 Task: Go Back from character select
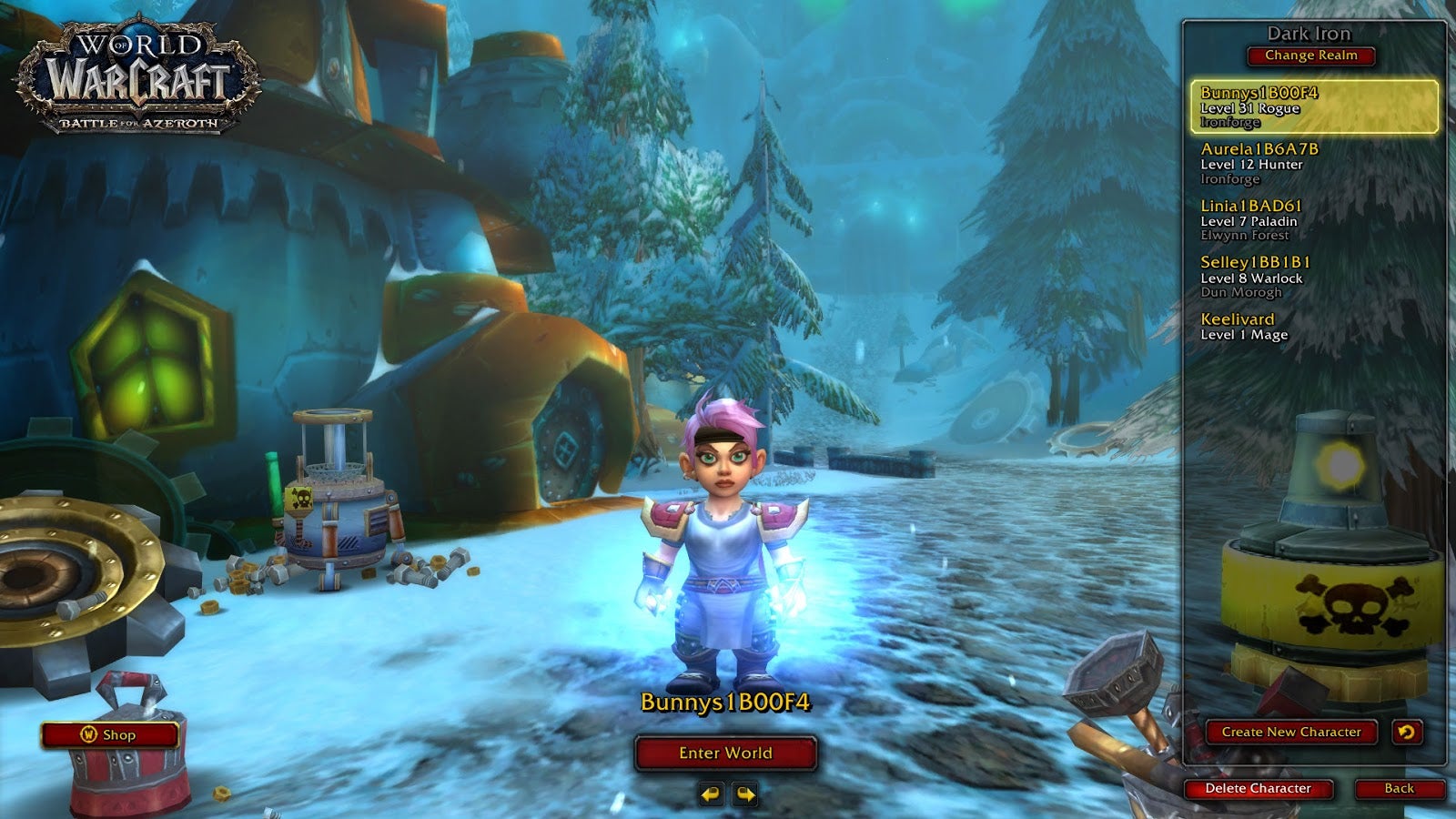pyautogui.click(x=1399, y=788)
